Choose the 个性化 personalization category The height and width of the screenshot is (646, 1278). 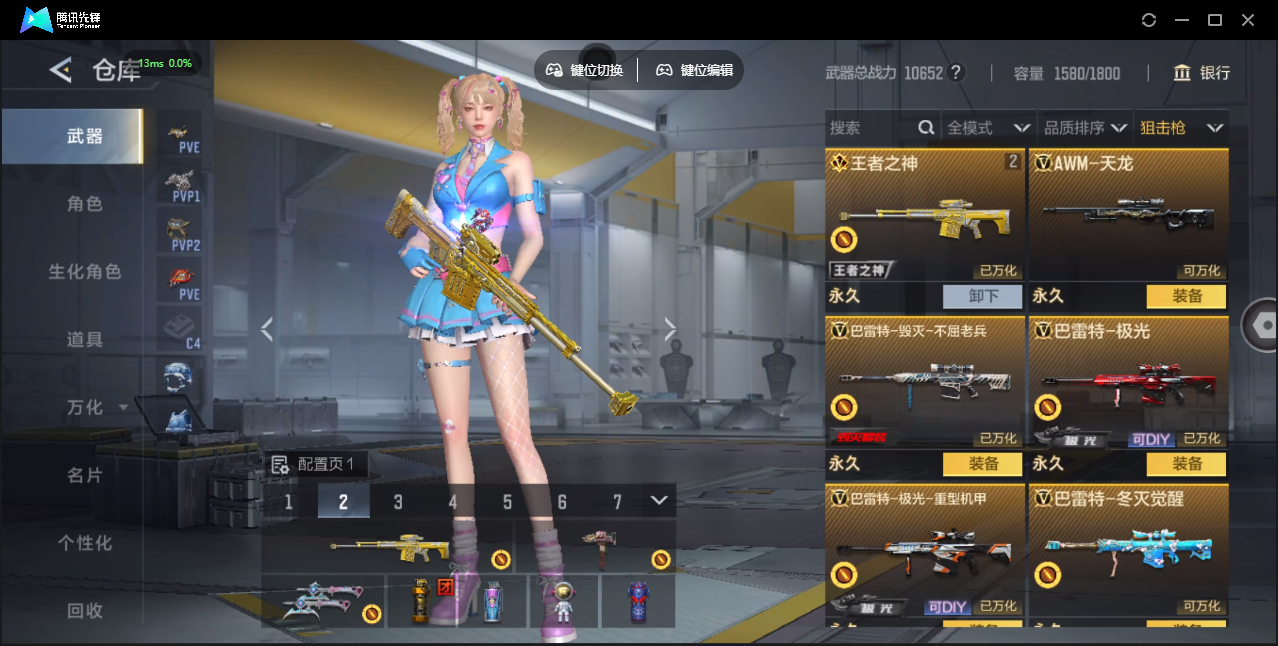click(85, 543)
